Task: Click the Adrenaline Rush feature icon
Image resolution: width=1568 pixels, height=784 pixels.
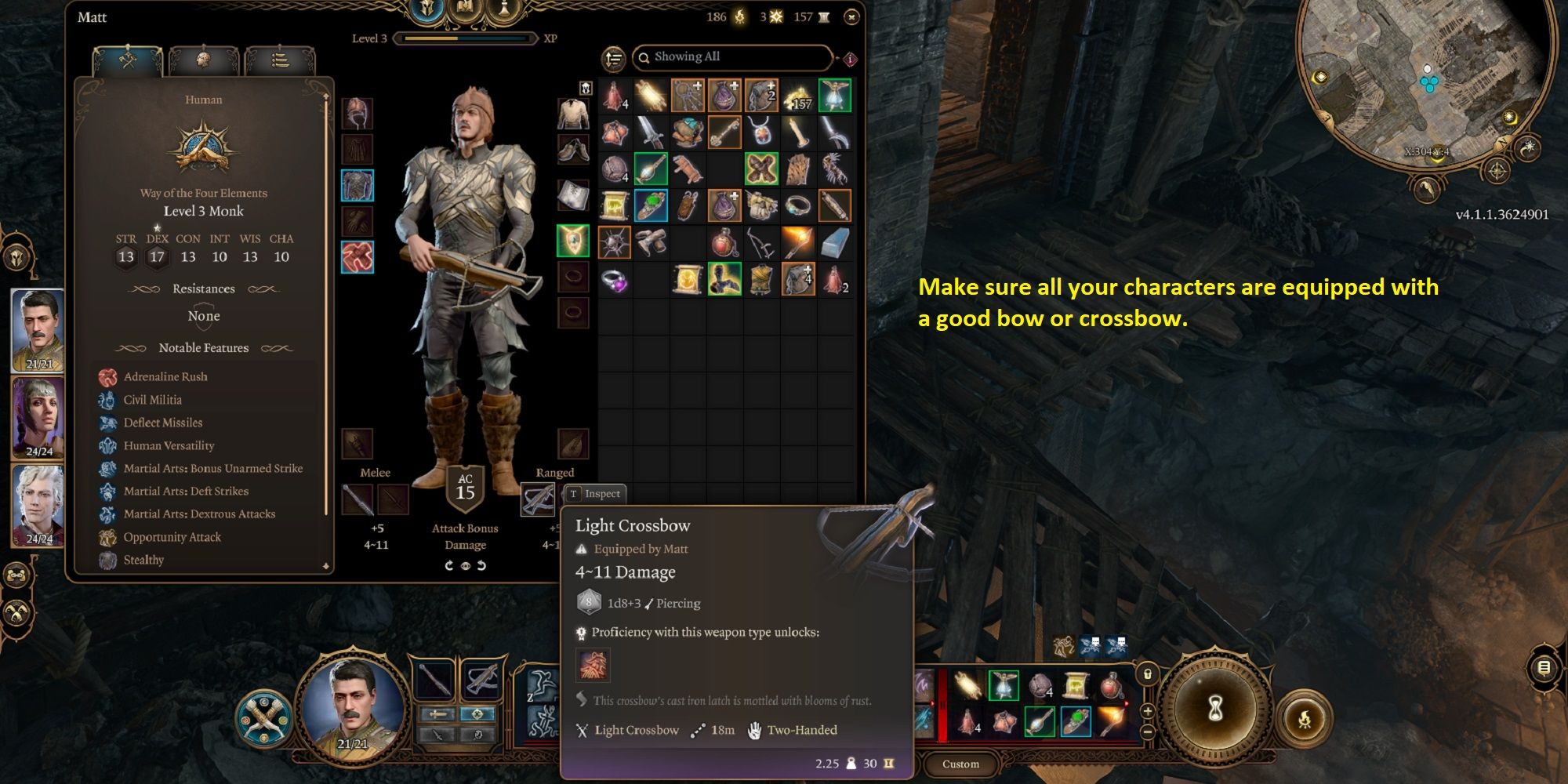Action: pyautogui.click(x=107, y=377)
